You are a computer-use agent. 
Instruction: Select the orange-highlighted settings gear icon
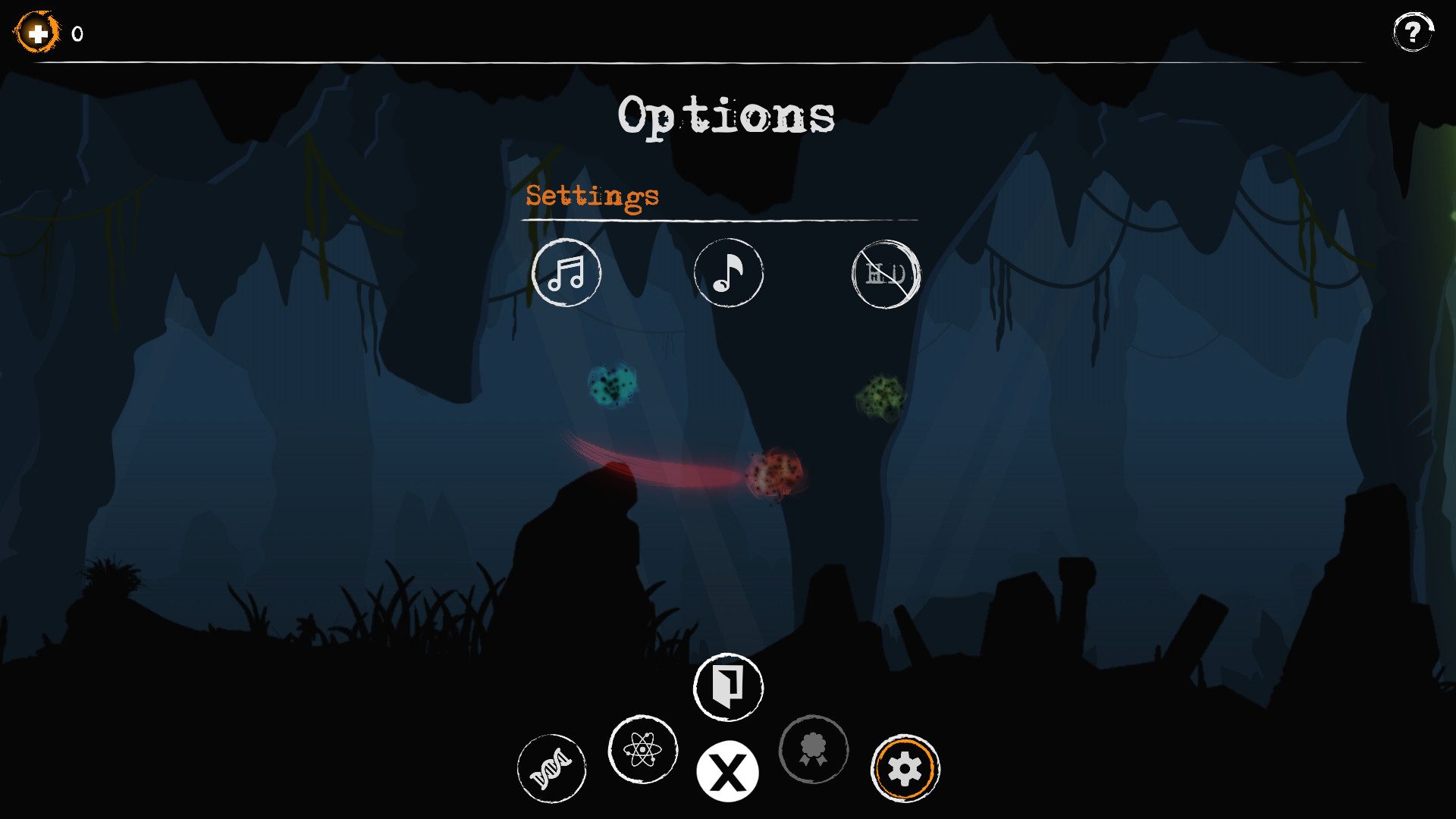[904, 768]
